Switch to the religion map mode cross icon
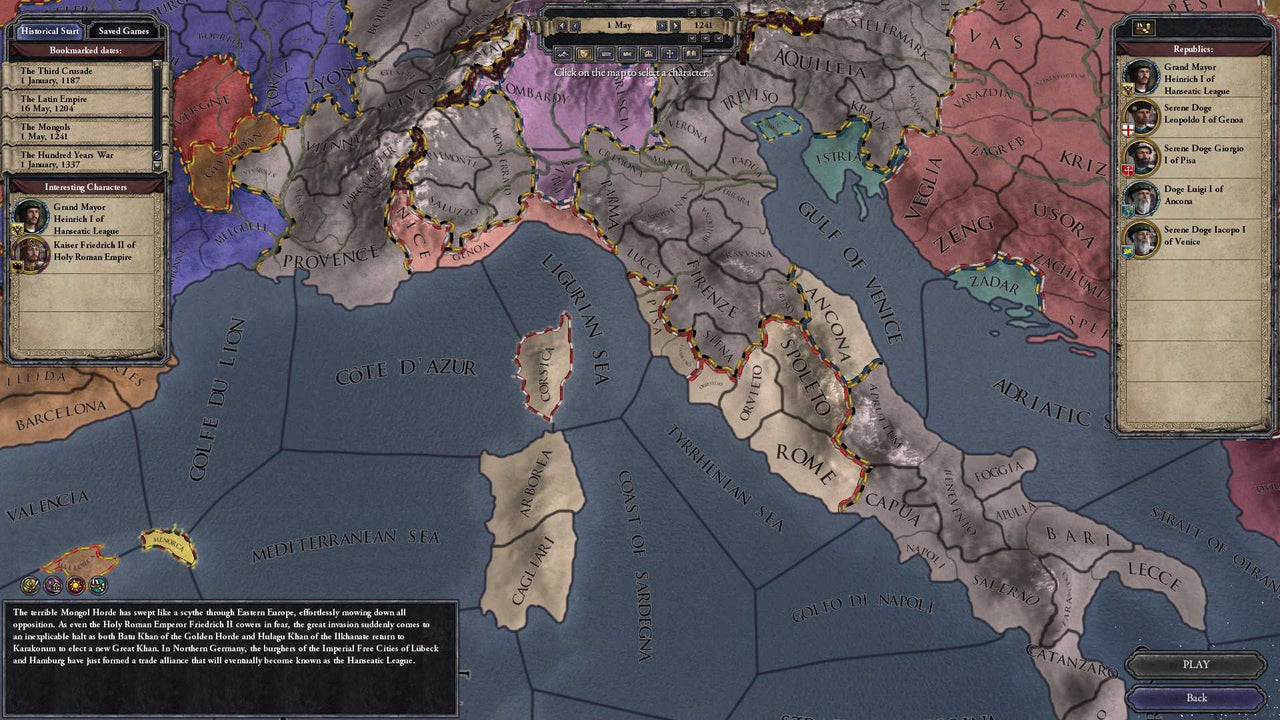 [x=670, y=53]
